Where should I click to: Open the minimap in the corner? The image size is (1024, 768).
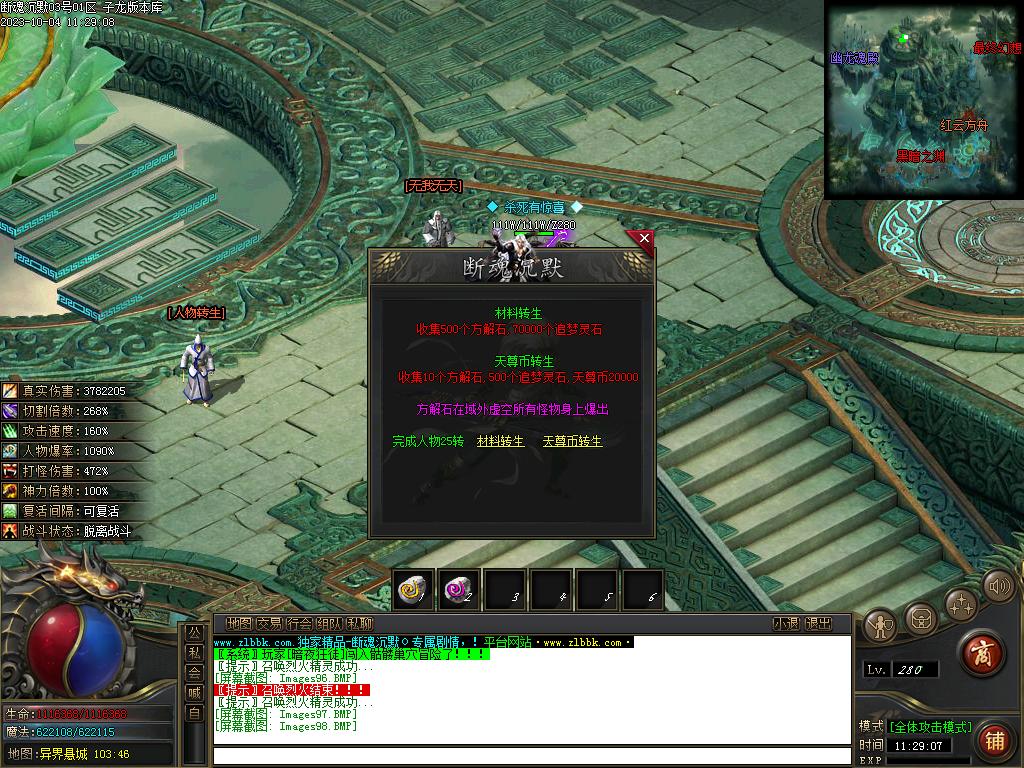click(923, 100)
